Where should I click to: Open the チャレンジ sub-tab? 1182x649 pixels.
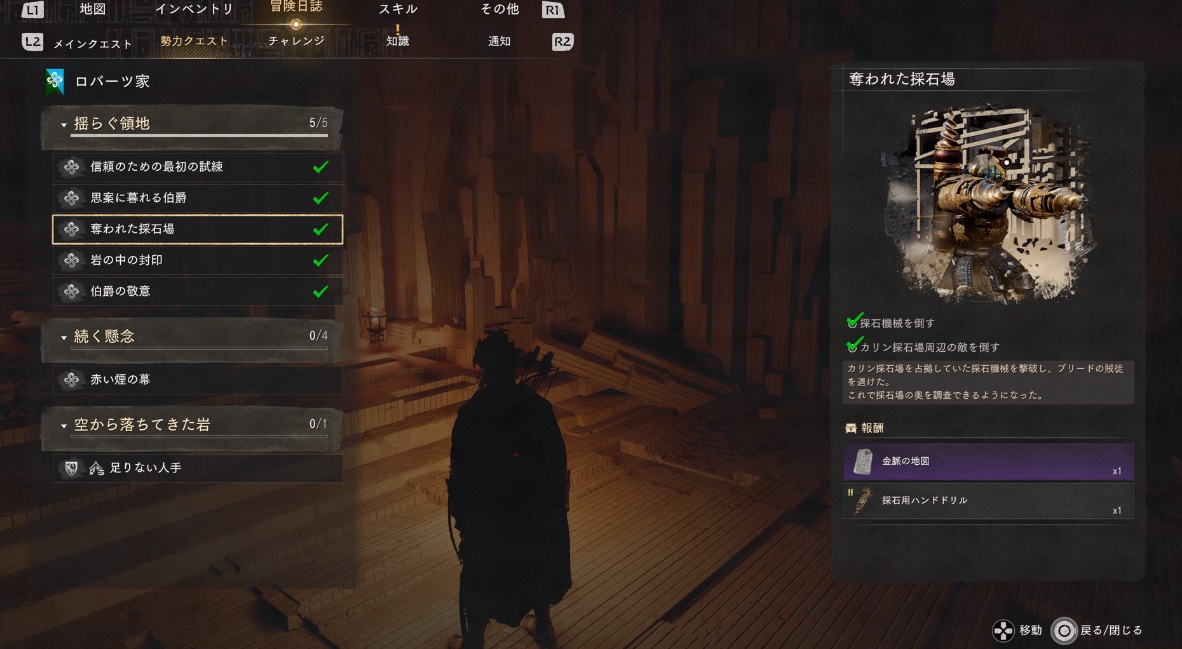(x=296, y=42)
